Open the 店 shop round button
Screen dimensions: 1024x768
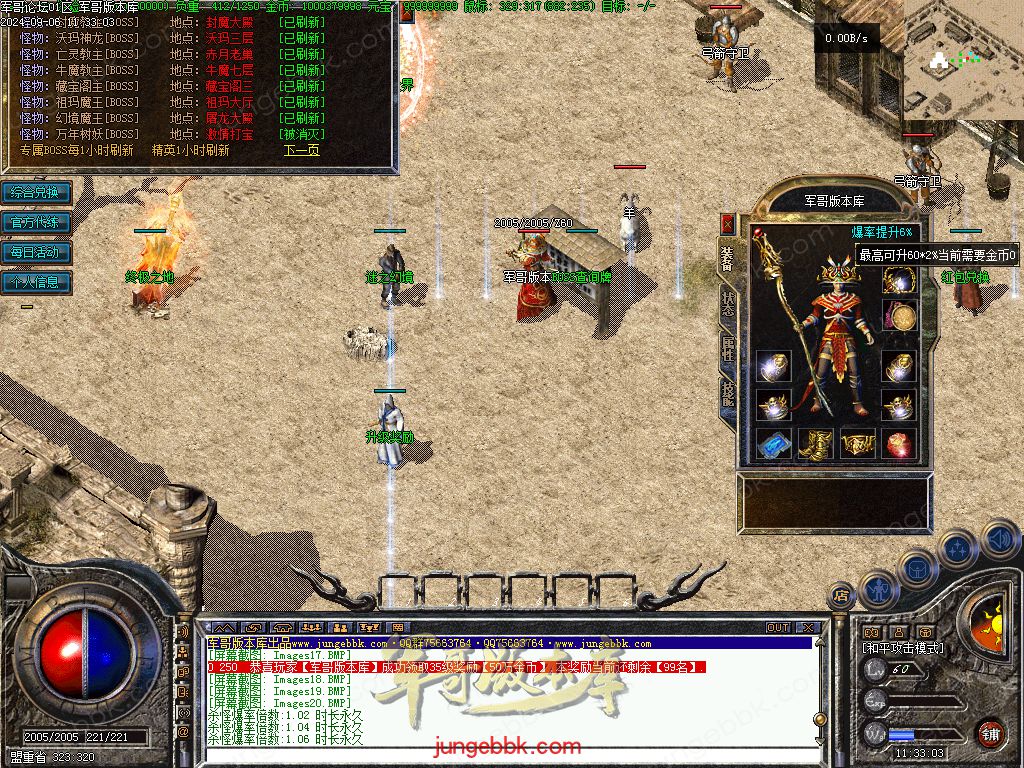[840, 596]
